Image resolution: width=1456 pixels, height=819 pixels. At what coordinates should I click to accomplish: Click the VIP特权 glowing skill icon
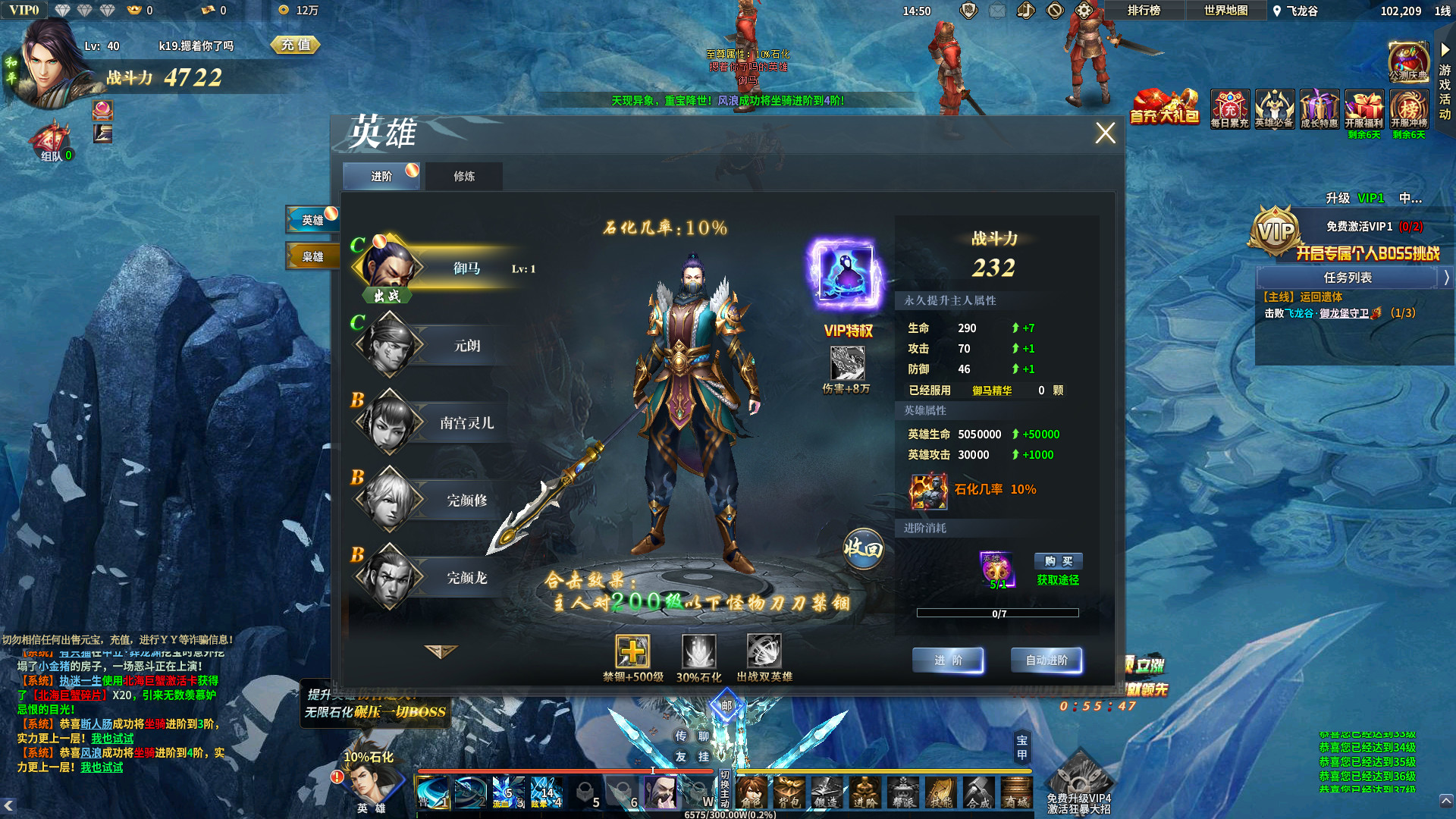point(846,273)
